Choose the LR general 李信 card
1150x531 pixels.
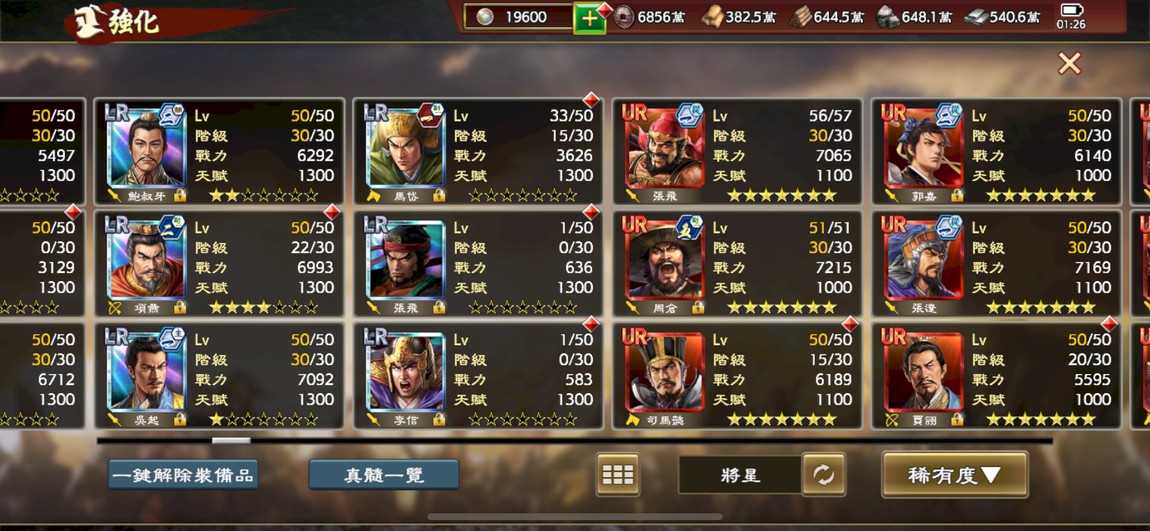(478, 375)
